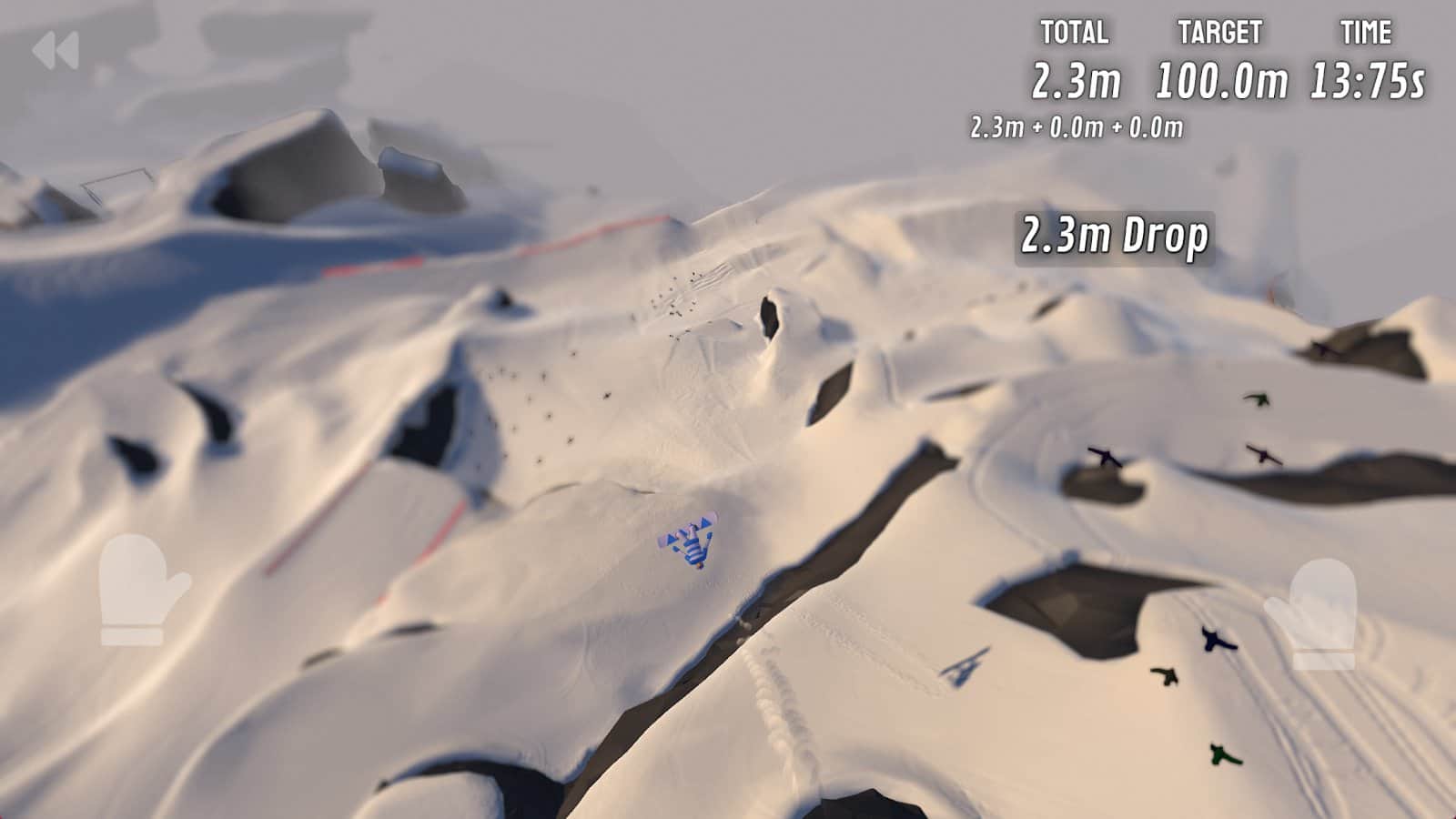Screen dimensions: 1456x819
Task: Expand the score breakdown text under TOTAL
Action: pos(1077,128)
